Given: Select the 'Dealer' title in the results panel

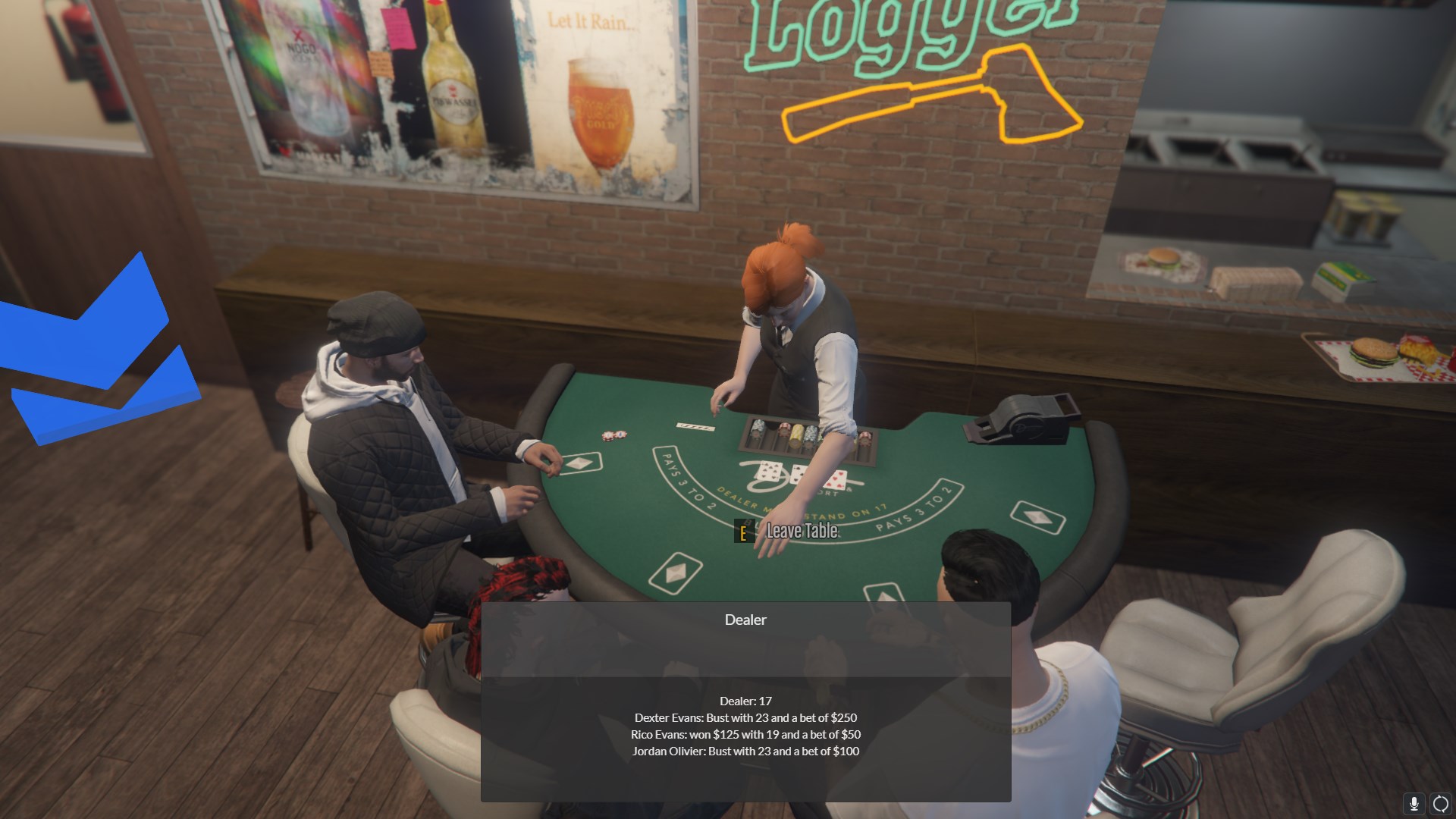Looking at the screenshot, I should pos(745,620).
